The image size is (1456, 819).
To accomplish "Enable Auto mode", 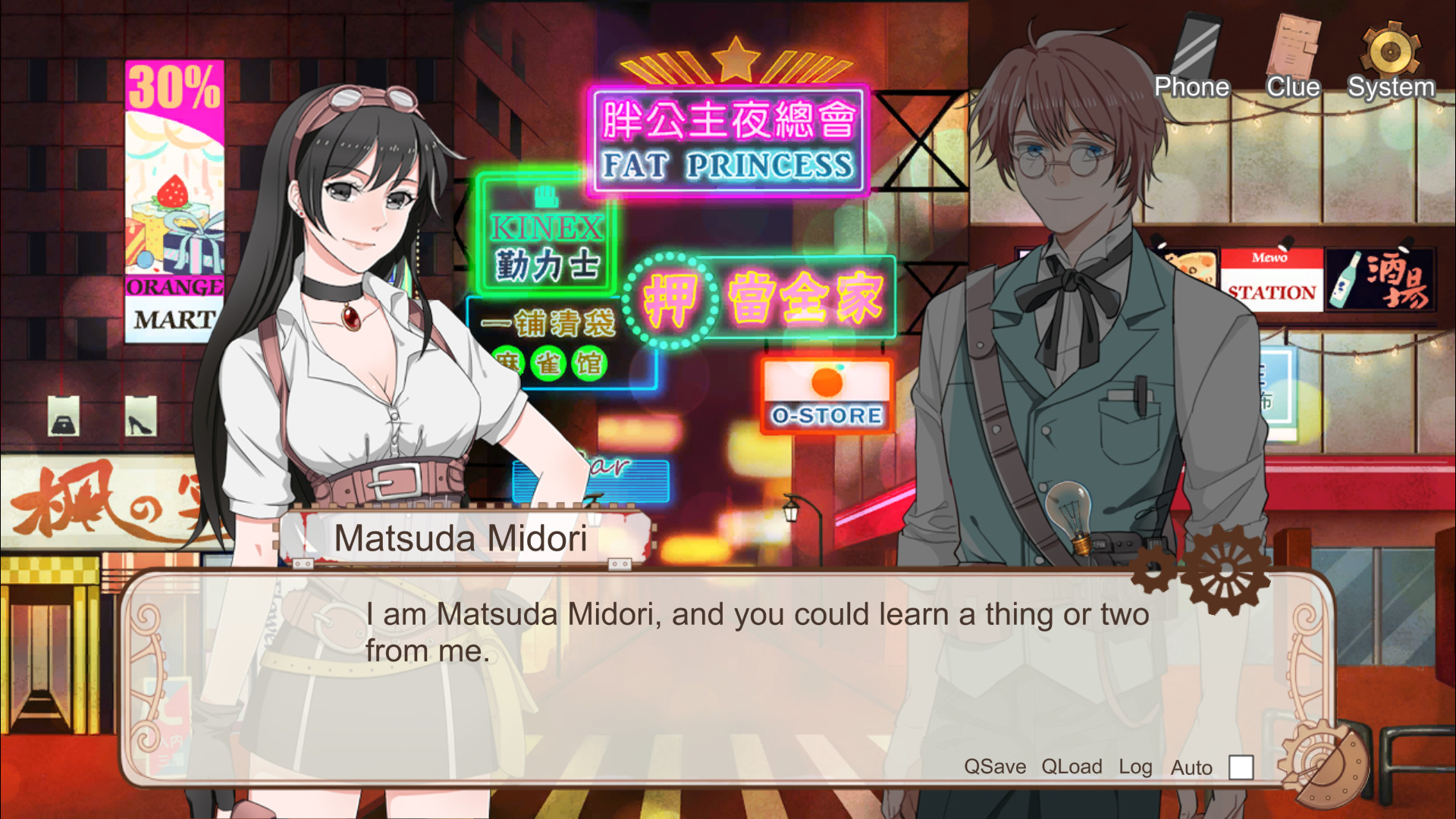I will [1191, 767].
